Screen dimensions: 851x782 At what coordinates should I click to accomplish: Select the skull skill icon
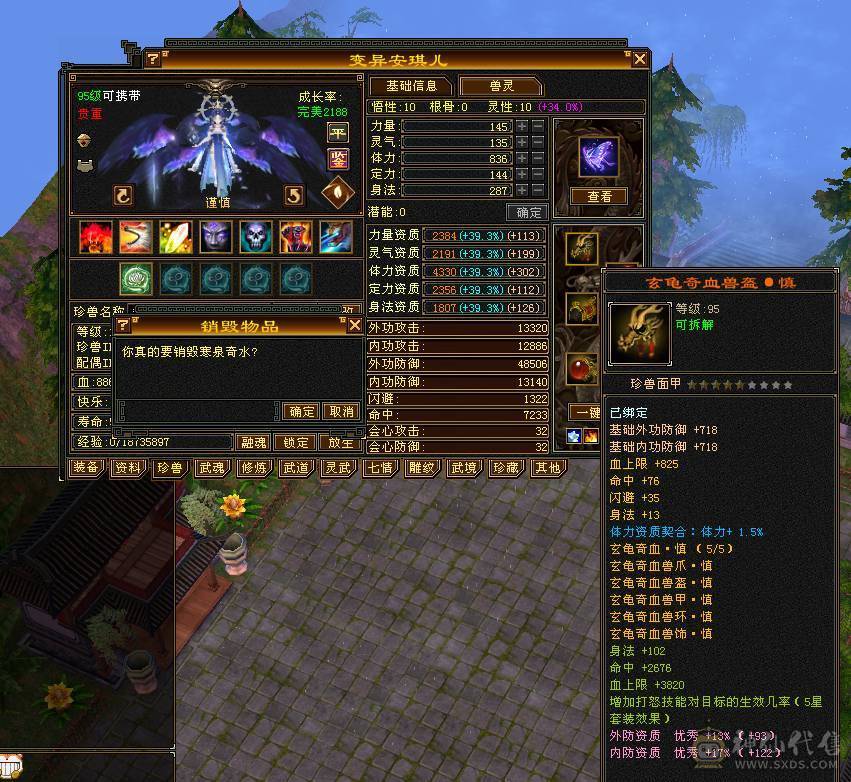(256, 237)
